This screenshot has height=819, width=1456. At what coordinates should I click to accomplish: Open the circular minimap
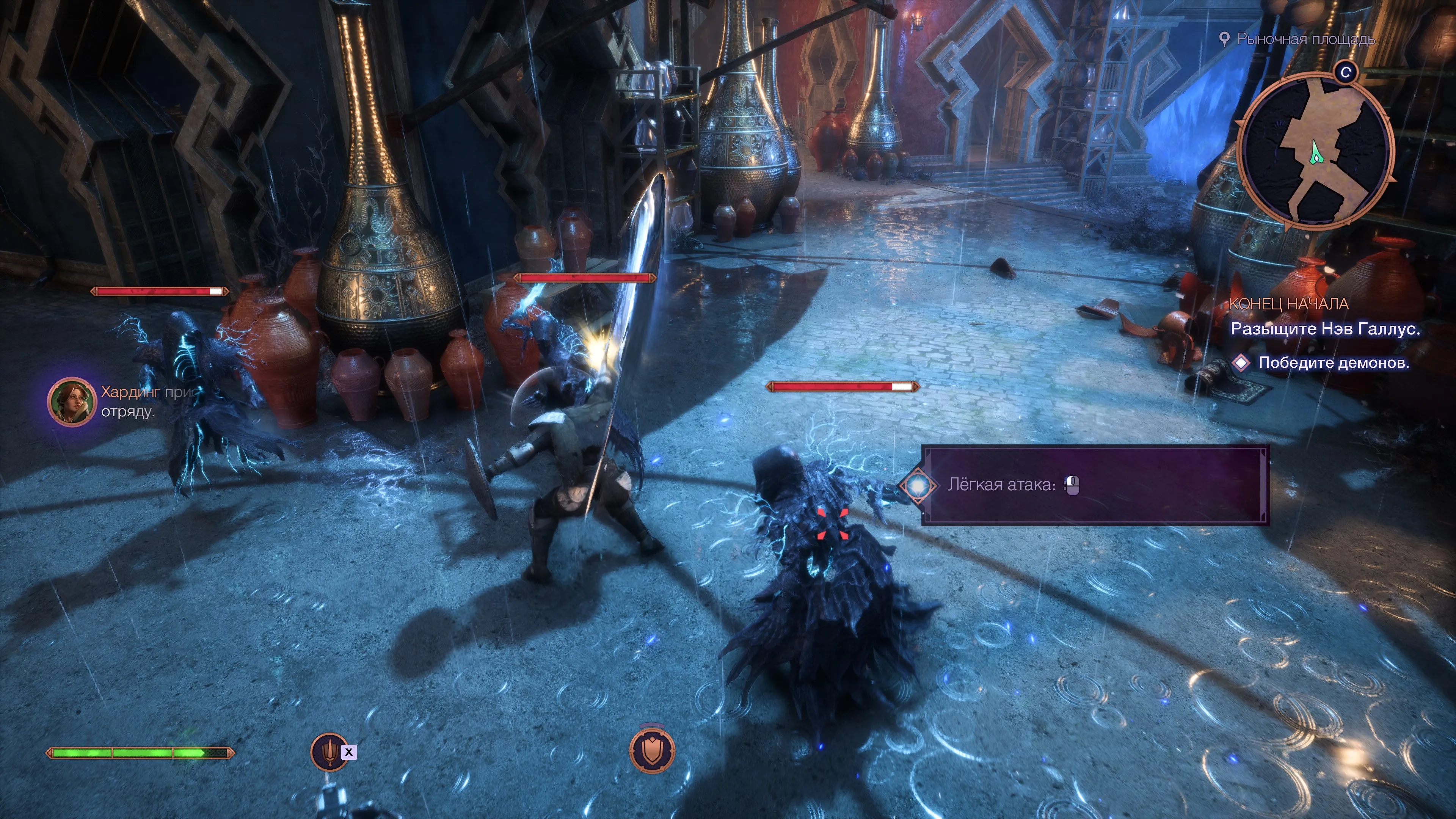pyautogui.click(x=1316, y=152)
